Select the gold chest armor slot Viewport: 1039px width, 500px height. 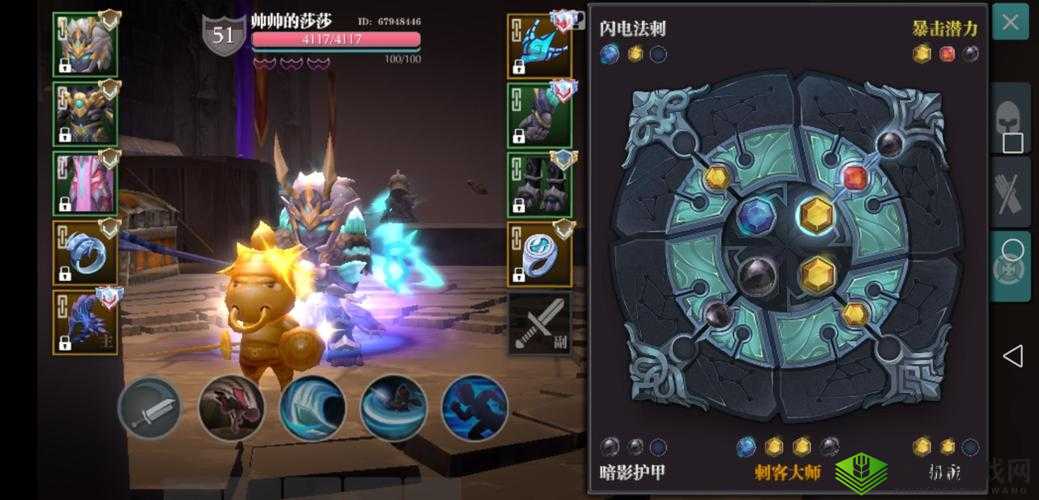point(85,113)
